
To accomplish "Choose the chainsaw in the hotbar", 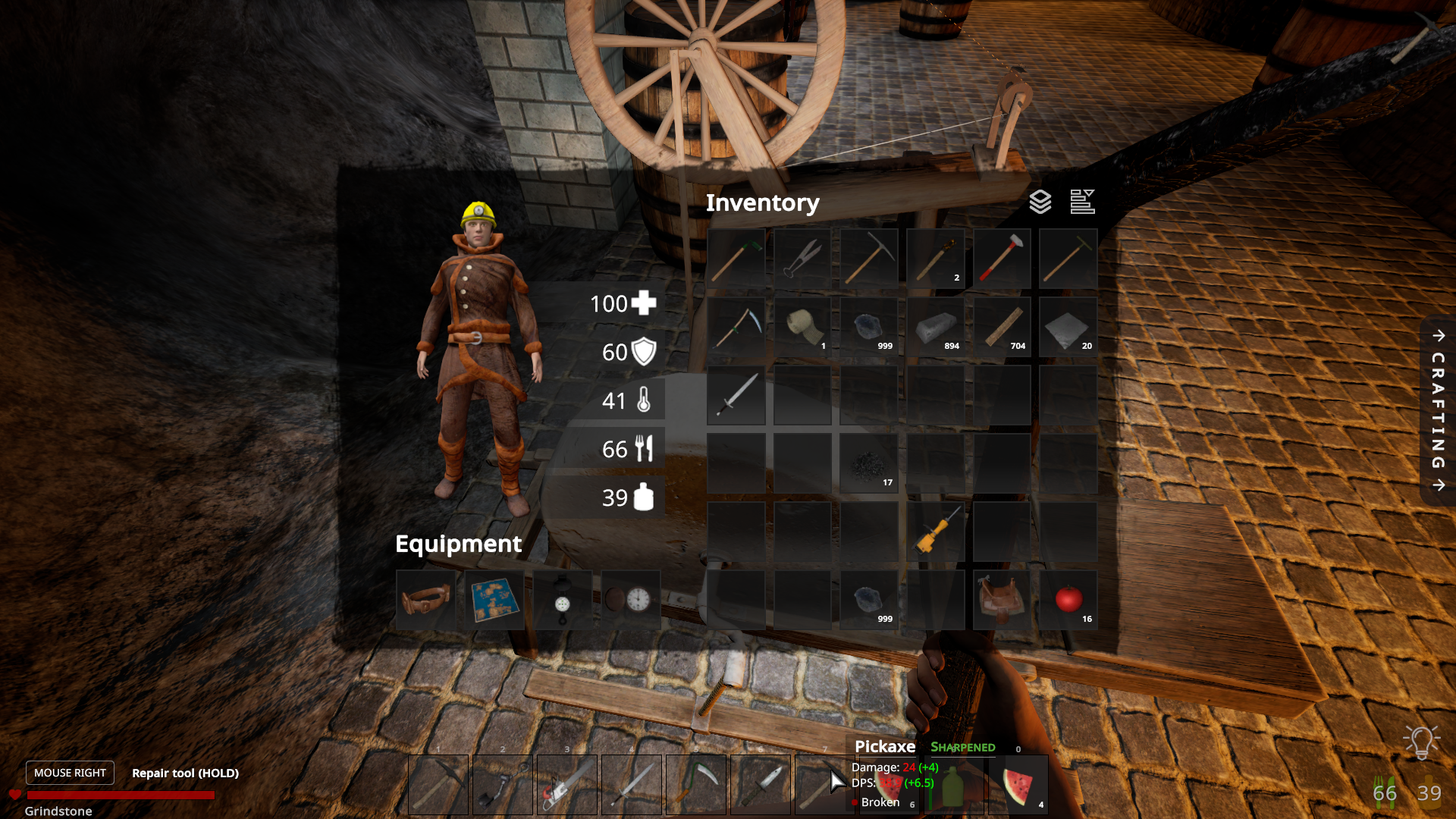I will pyautogui.click(x=566, y=785).
